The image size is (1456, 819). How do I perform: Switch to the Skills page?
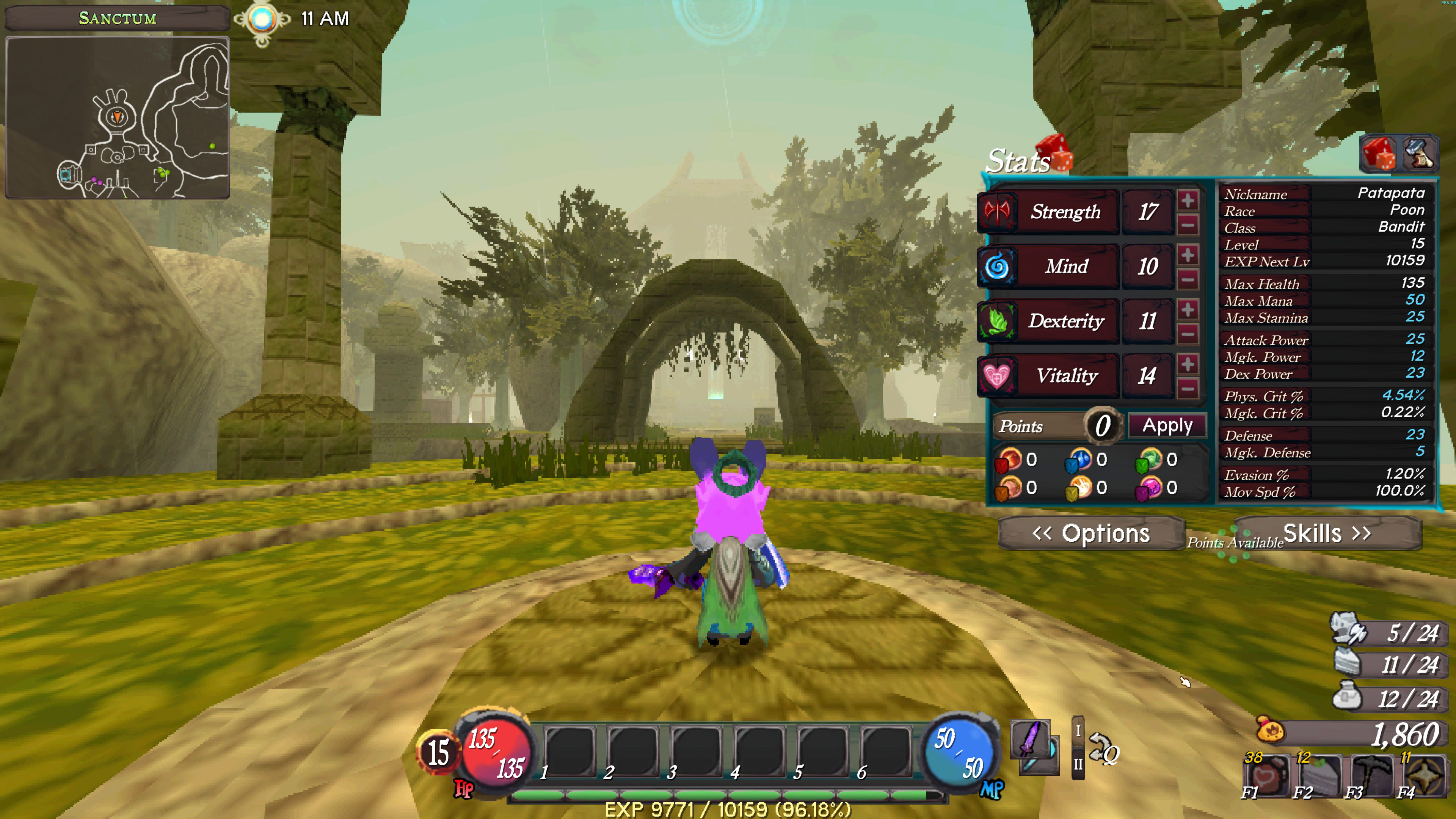pos(1327,533)
